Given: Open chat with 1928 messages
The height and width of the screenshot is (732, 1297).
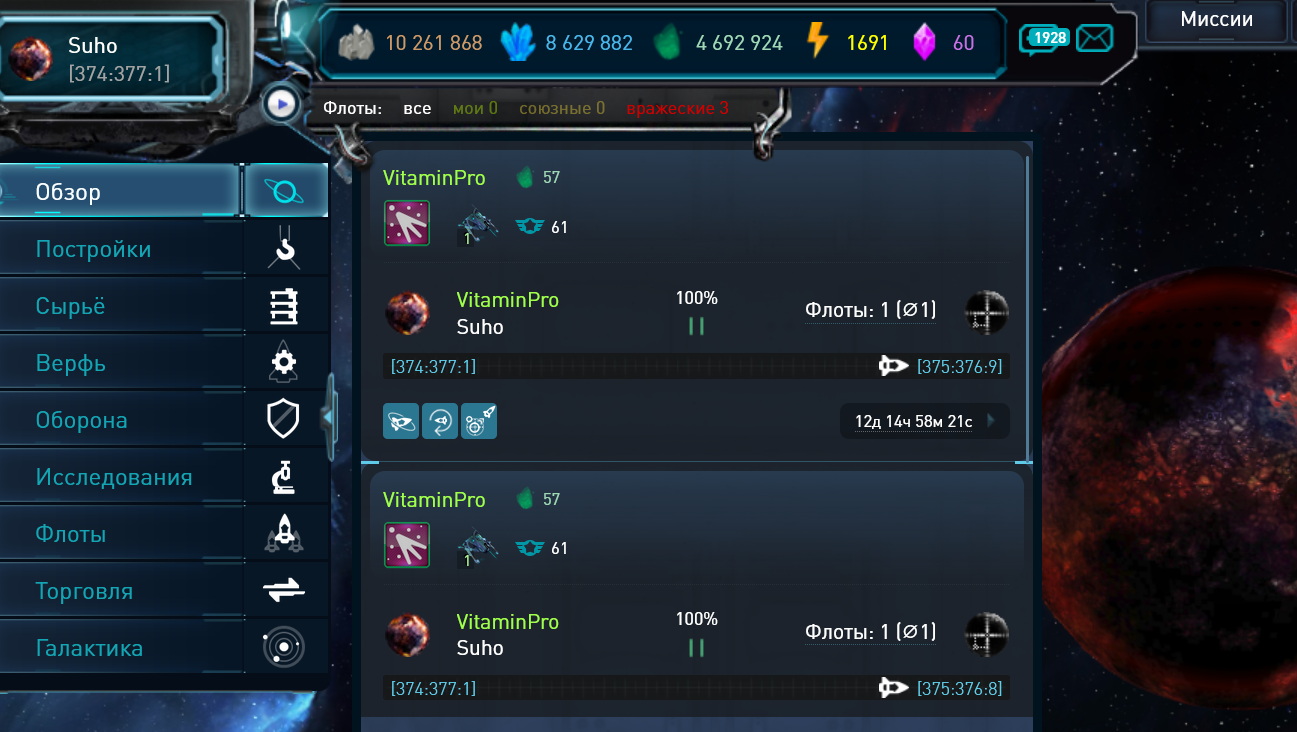Looking at the screenshot, I should (x=1045, y=39).
